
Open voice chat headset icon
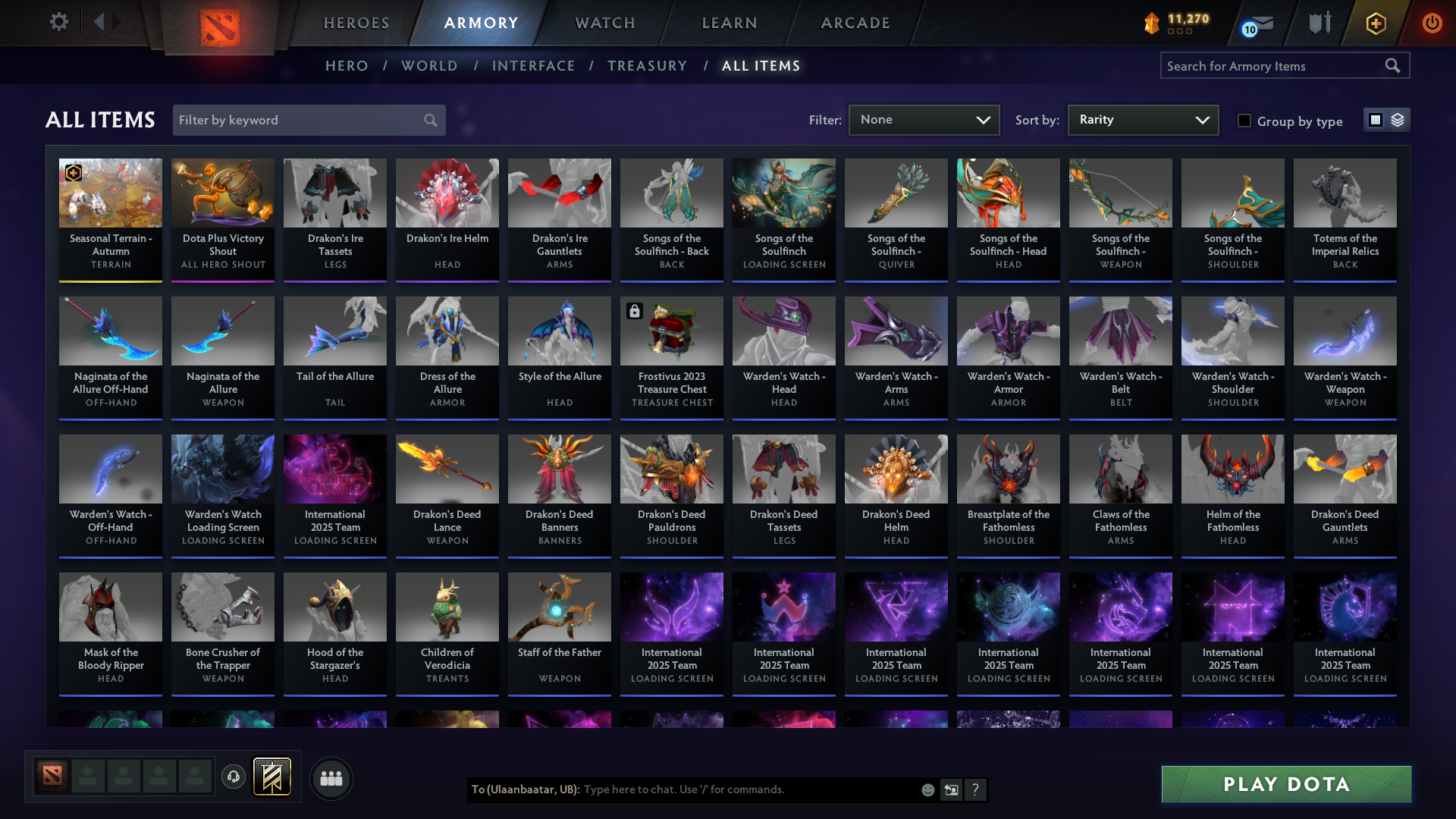coord(234,777)
